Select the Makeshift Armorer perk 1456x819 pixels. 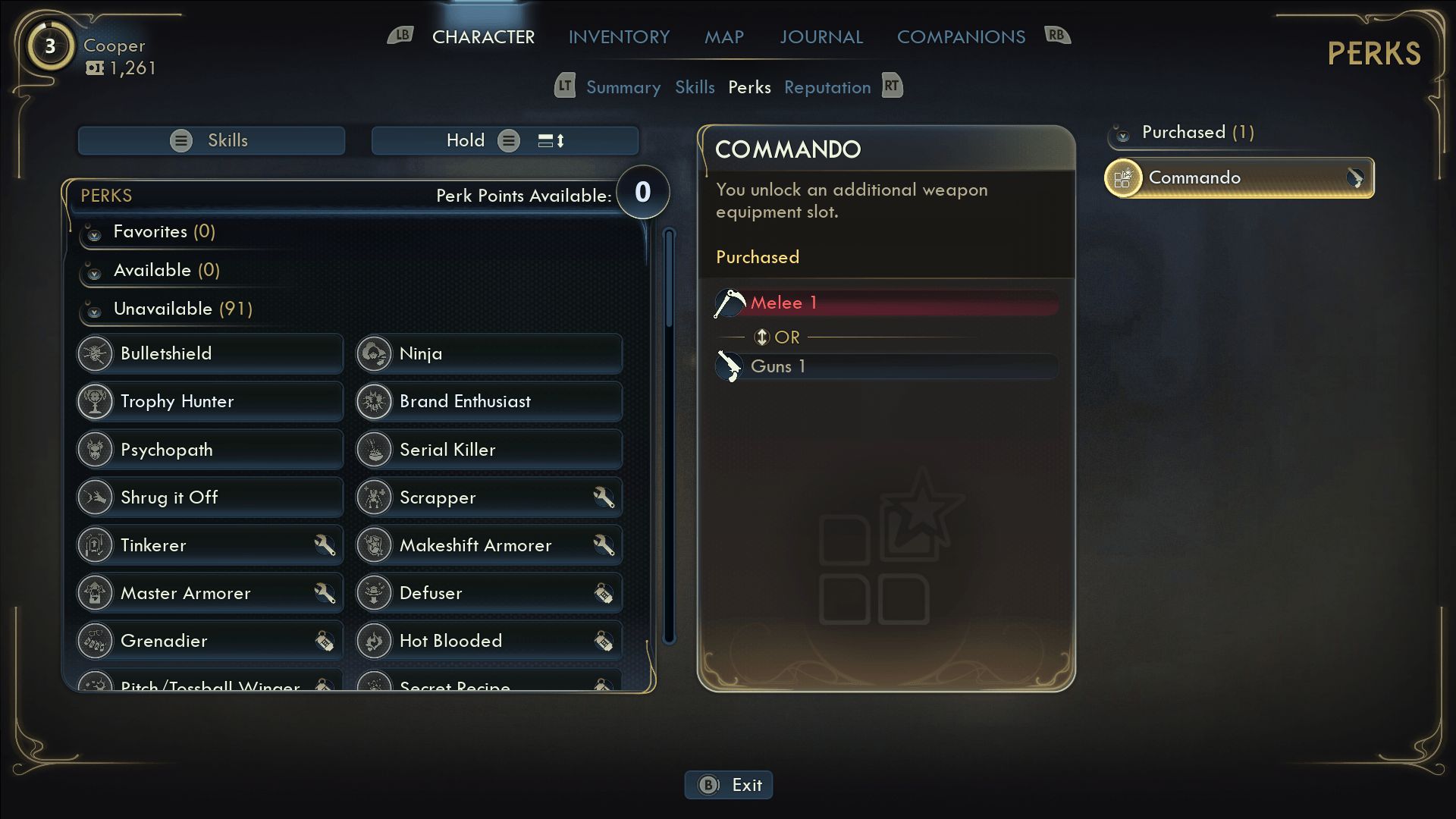point(489,545)
